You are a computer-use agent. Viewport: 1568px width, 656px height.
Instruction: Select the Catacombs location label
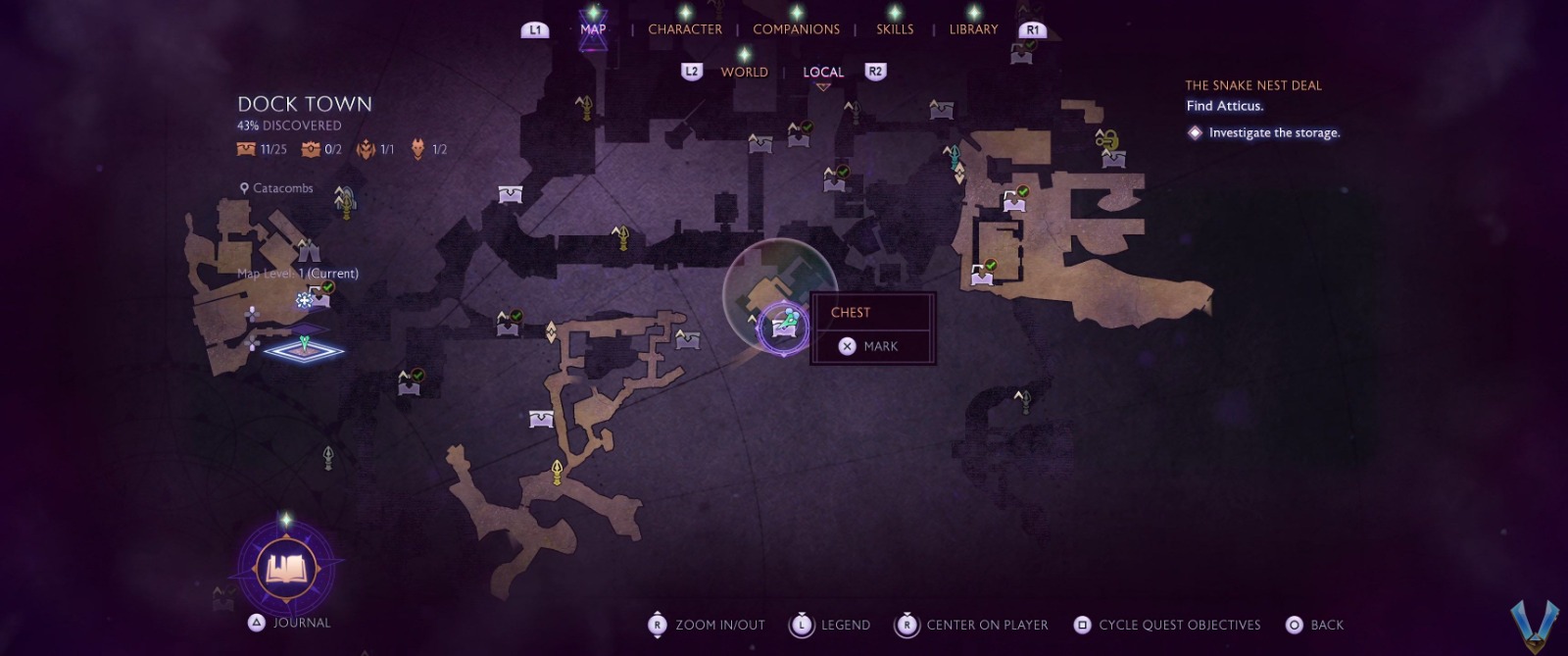[x=282, y=188]
